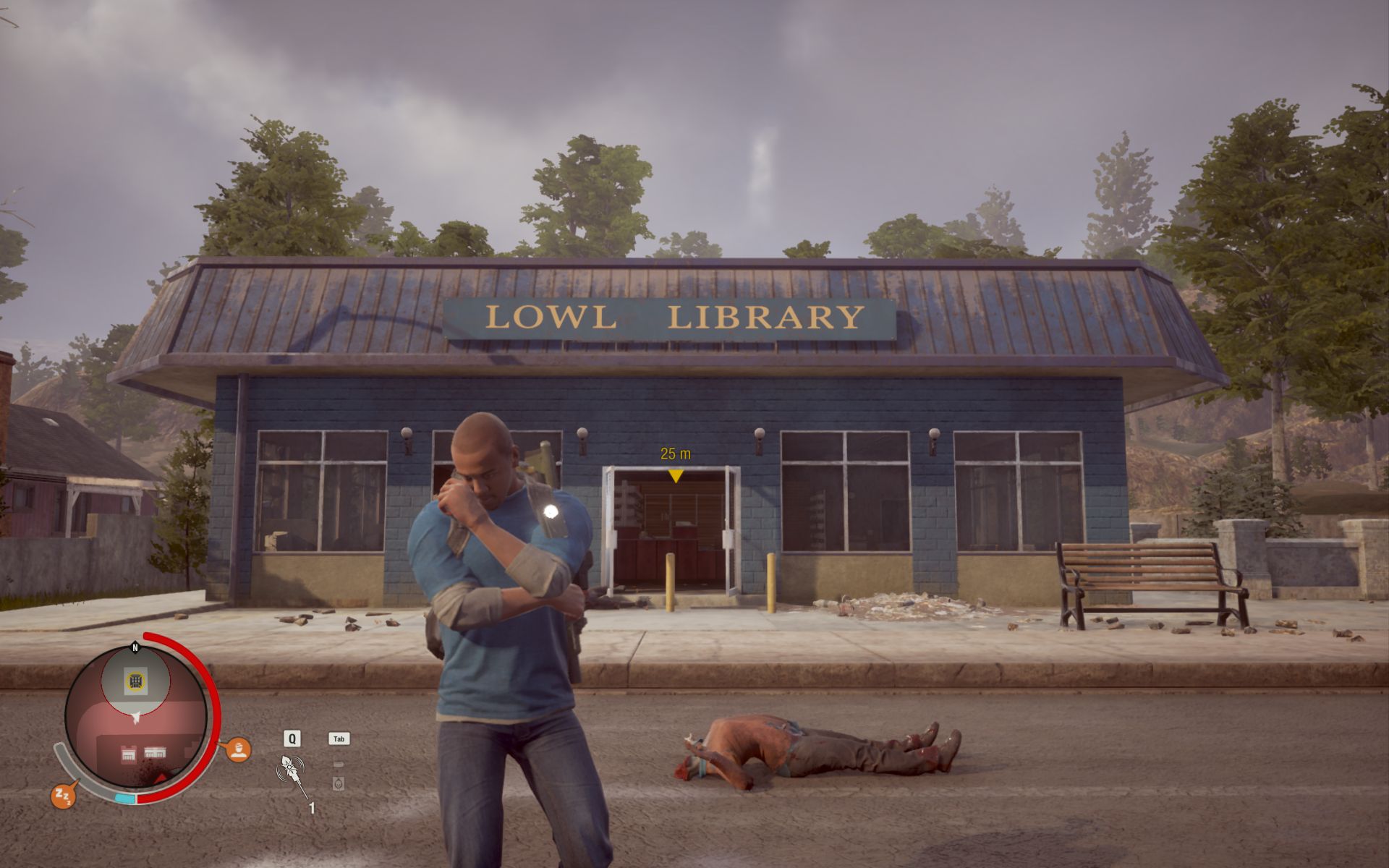Select the dimmed grey item slot under Tab

pos(338,783)
